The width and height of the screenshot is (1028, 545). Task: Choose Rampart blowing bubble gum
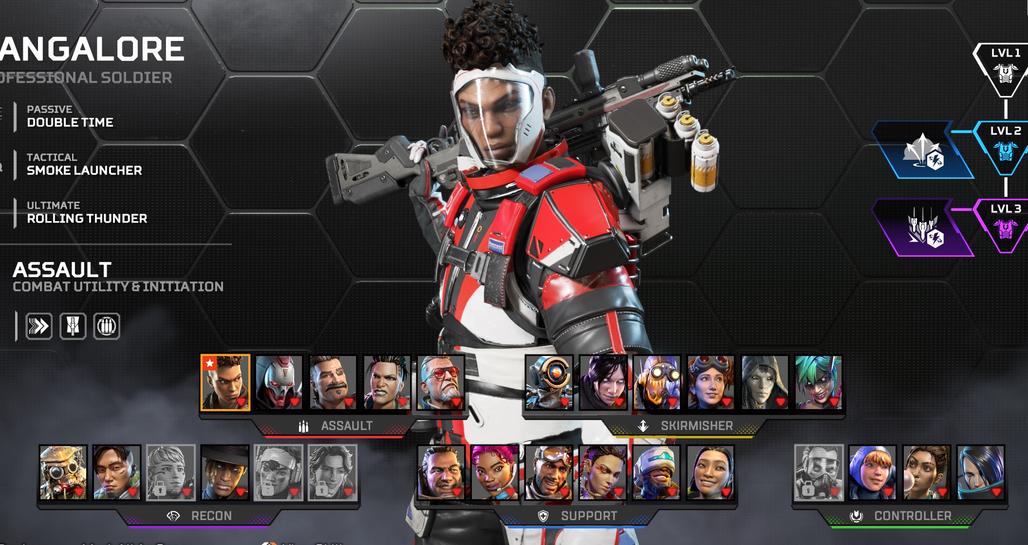click(x=927, y=472)
